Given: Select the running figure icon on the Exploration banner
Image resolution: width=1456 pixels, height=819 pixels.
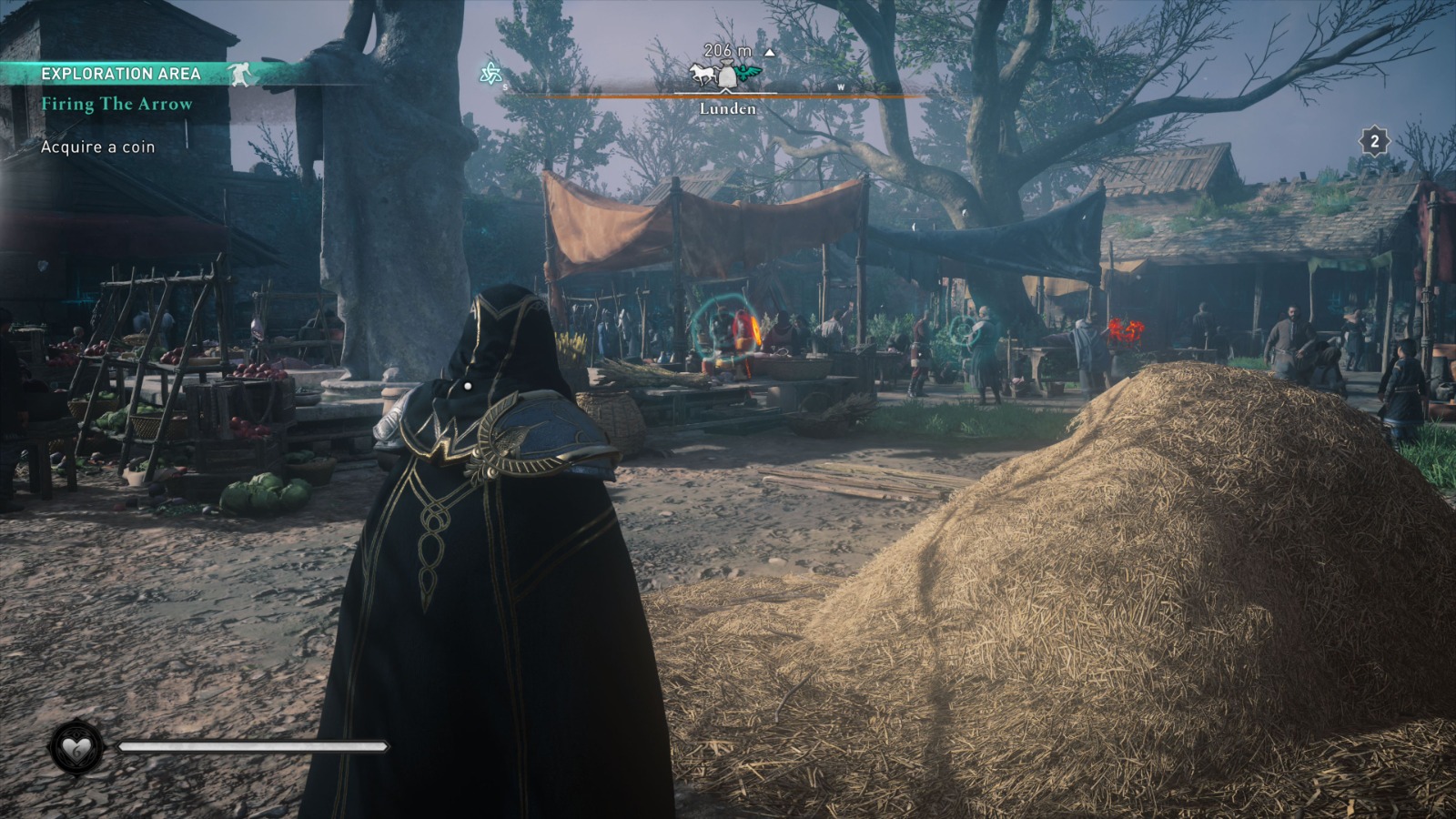Looking at the screenshot, I should 240,76.
